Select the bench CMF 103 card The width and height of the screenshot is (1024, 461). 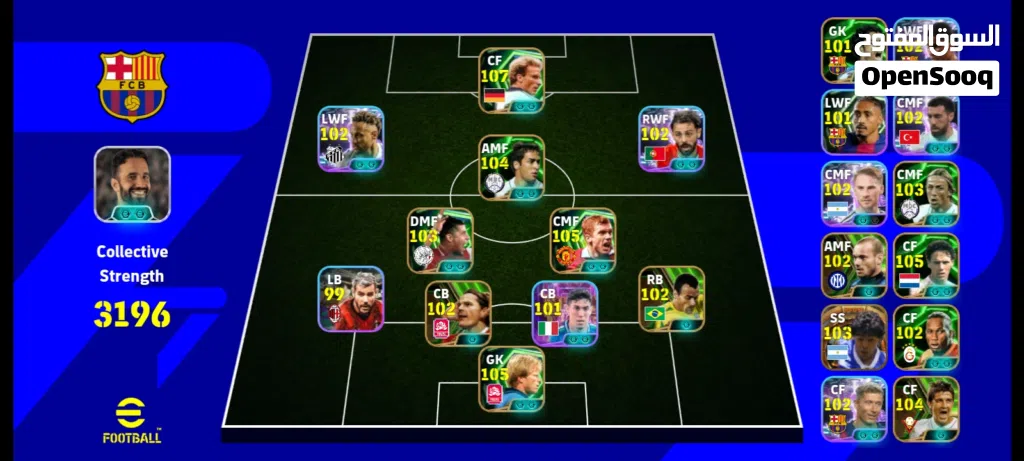925,194
